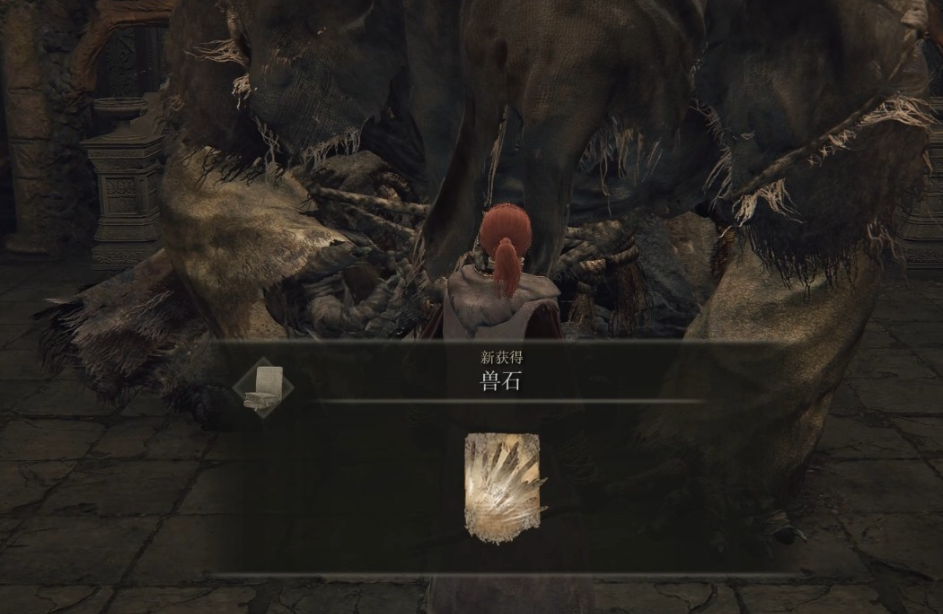Click the diamond item-category icon
The height and width of the screenshot is (614, 943).
263,387
